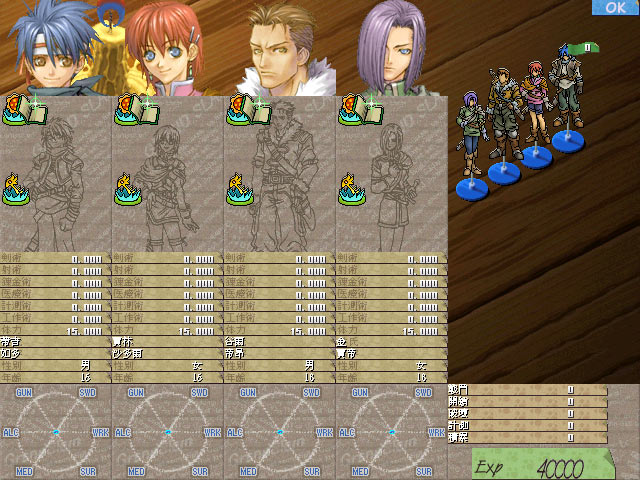Choose WRK on the purple-haired character's chart
The width and height of the screenshot is (640, 480).
[x=436, y=433]
